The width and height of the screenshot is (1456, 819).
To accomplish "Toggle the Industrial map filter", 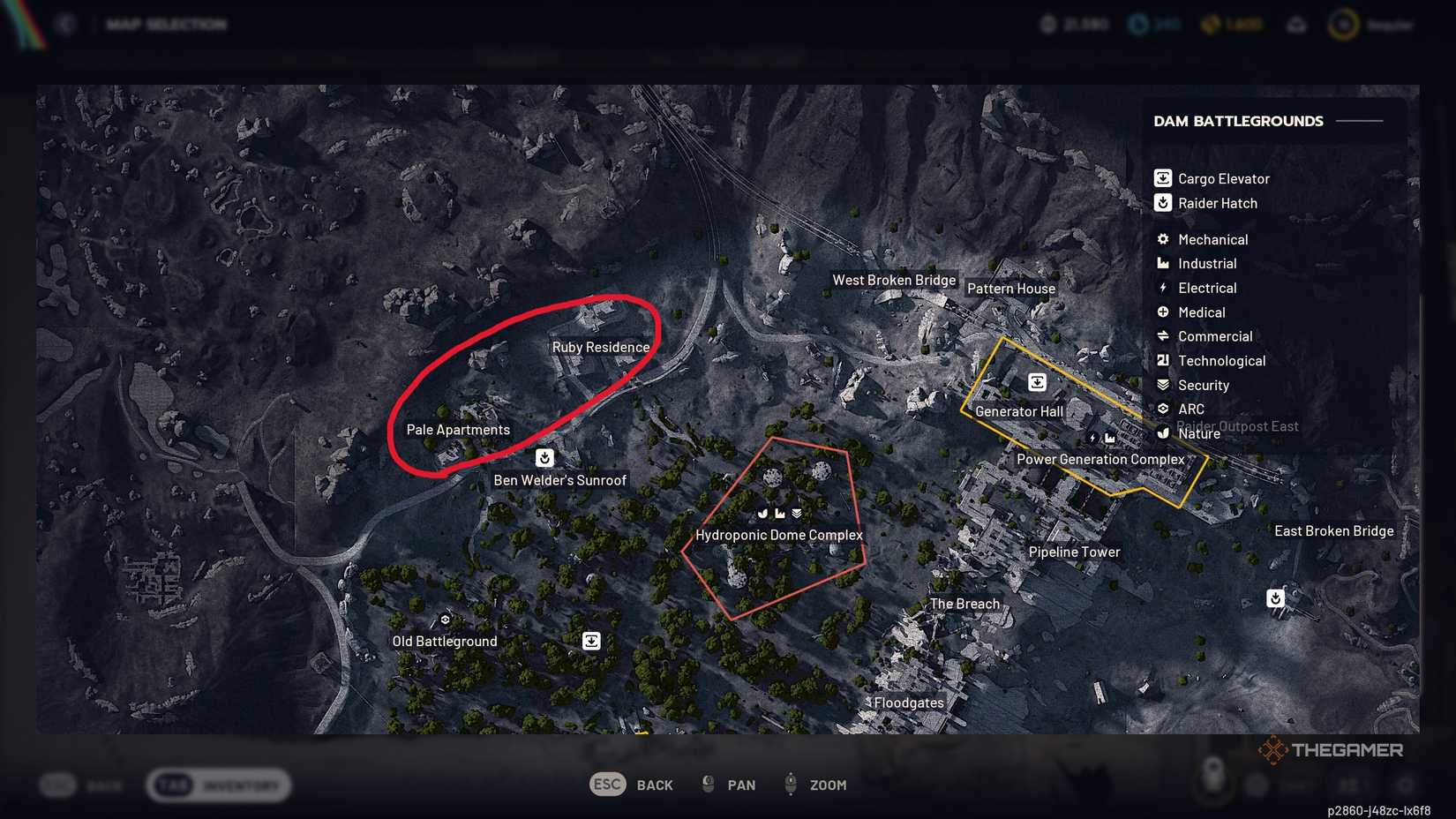I will 1162,263.
